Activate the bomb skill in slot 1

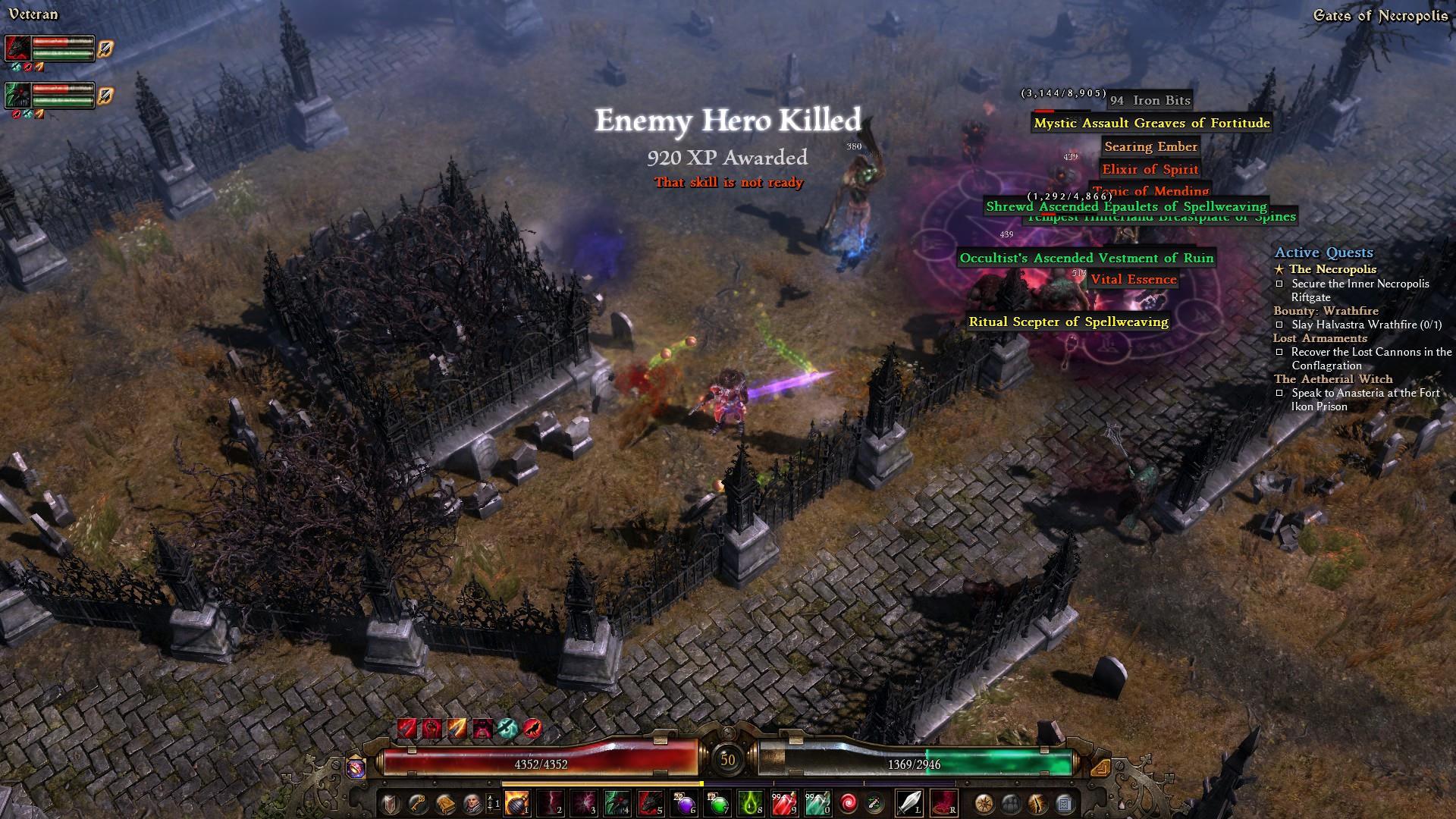point(517,803)
